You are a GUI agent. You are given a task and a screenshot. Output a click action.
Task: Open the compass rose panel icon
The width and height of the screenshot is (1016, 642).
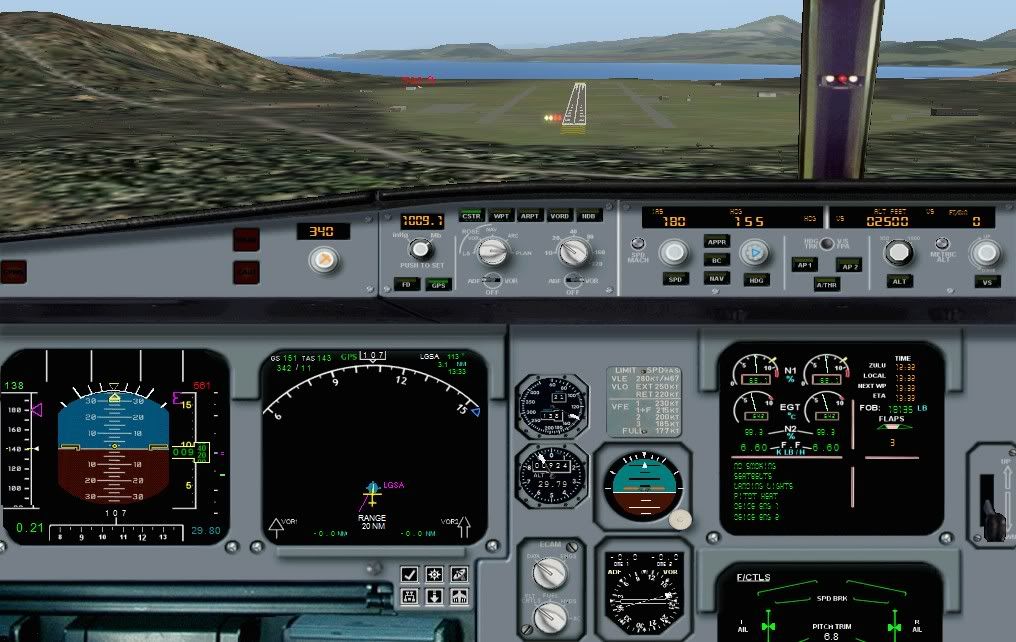click(x=434, y=574)
